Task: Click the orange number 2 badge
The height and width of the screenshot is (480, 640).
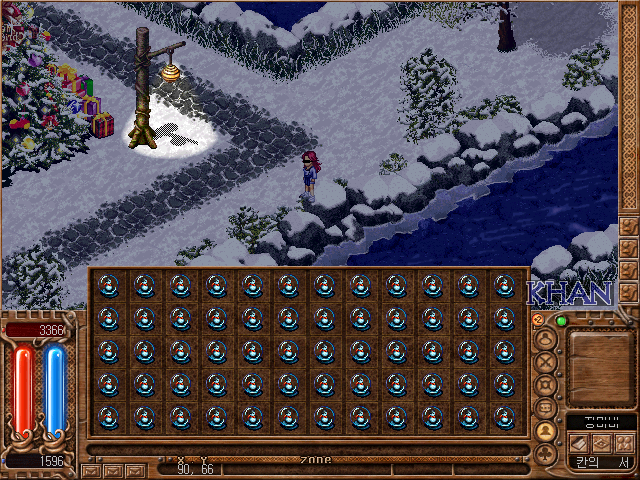Action: [x=538, y=319]
